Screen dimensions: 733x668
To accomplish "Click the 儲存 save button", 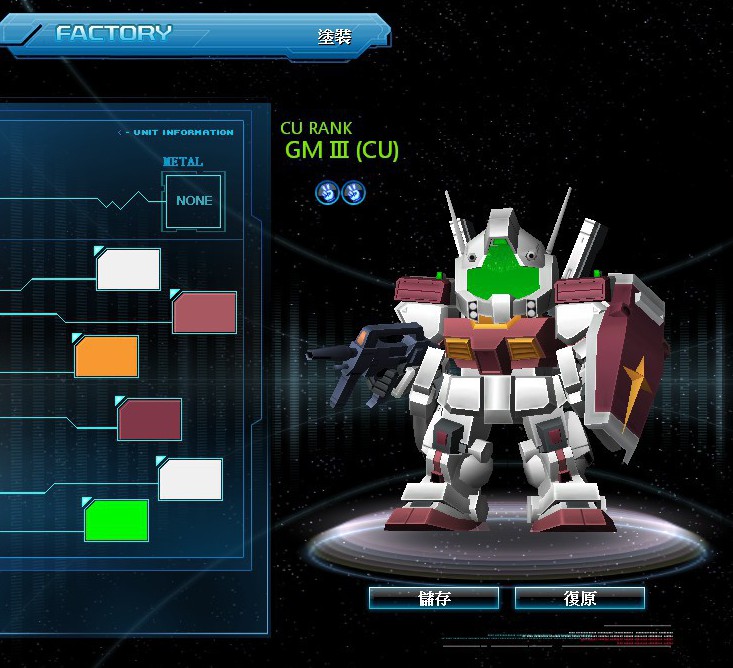I will pos(434,598).
